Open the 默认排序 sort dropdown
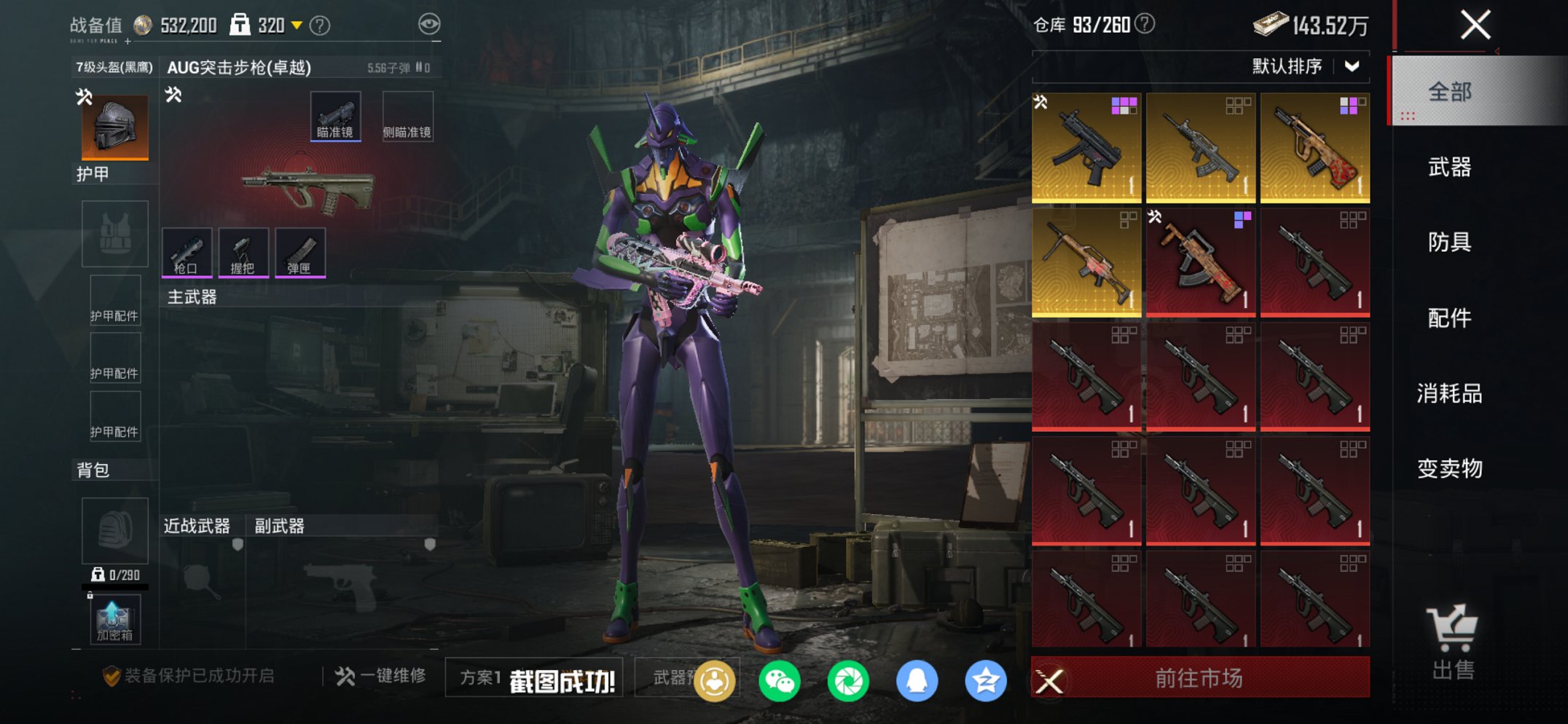1568x724 pixels. (x=1304, y=66)
